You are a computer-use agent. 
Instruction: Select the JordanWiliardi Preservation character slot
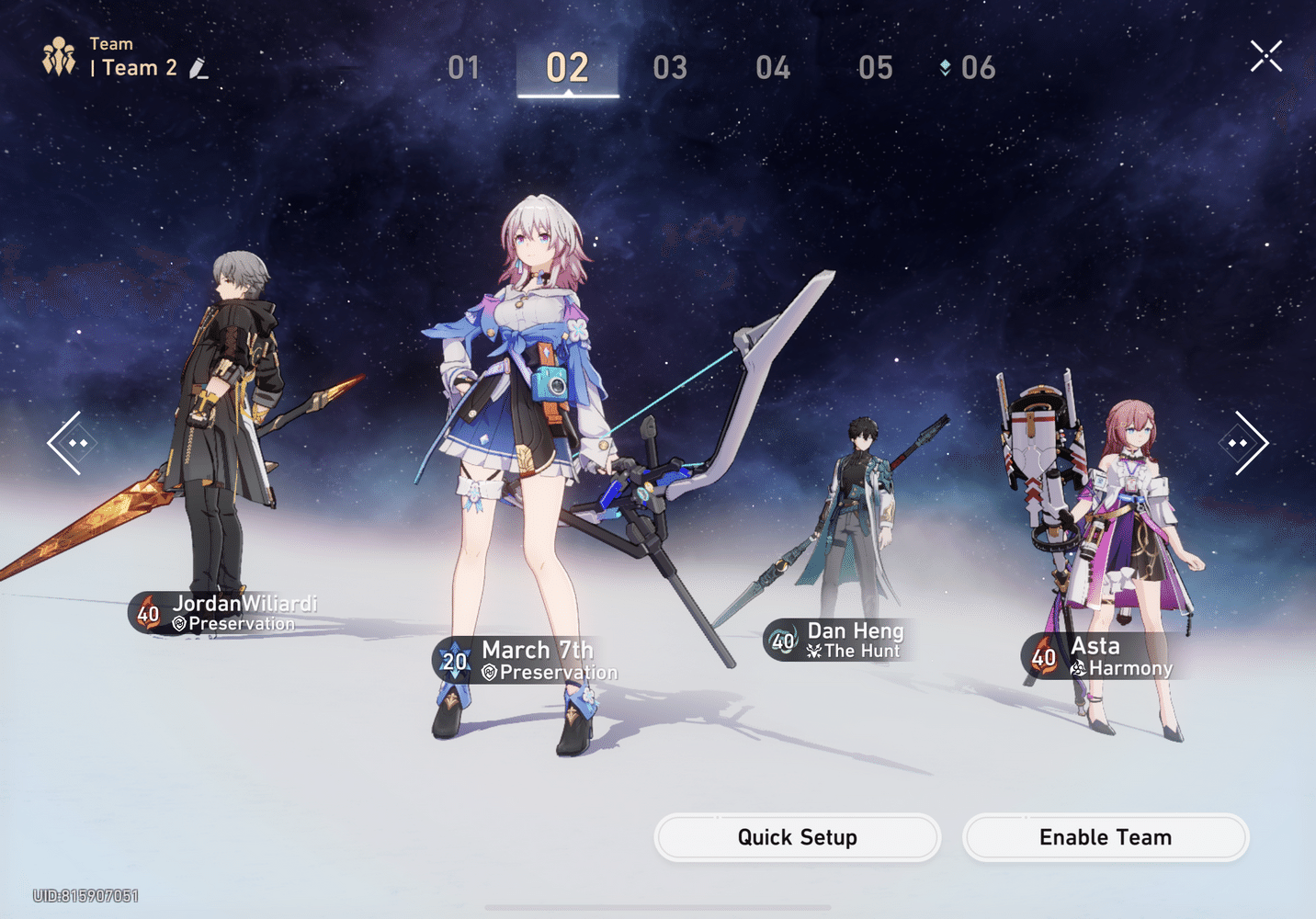point(226,441)
